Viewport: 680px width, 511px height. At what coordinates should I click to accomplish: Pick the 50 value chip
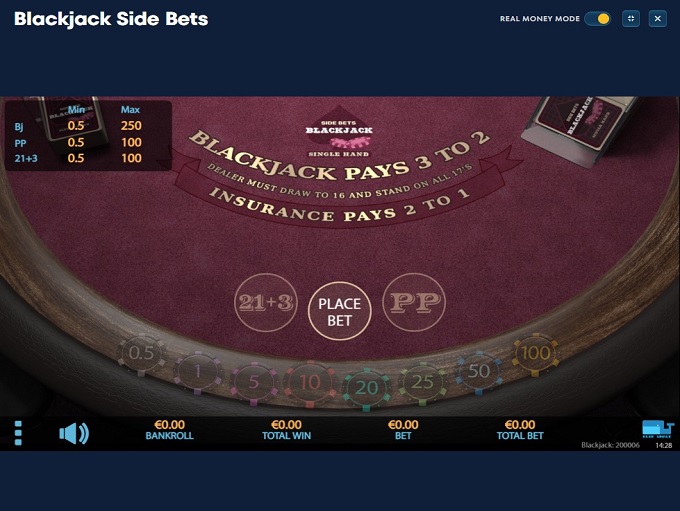(480, 370)
